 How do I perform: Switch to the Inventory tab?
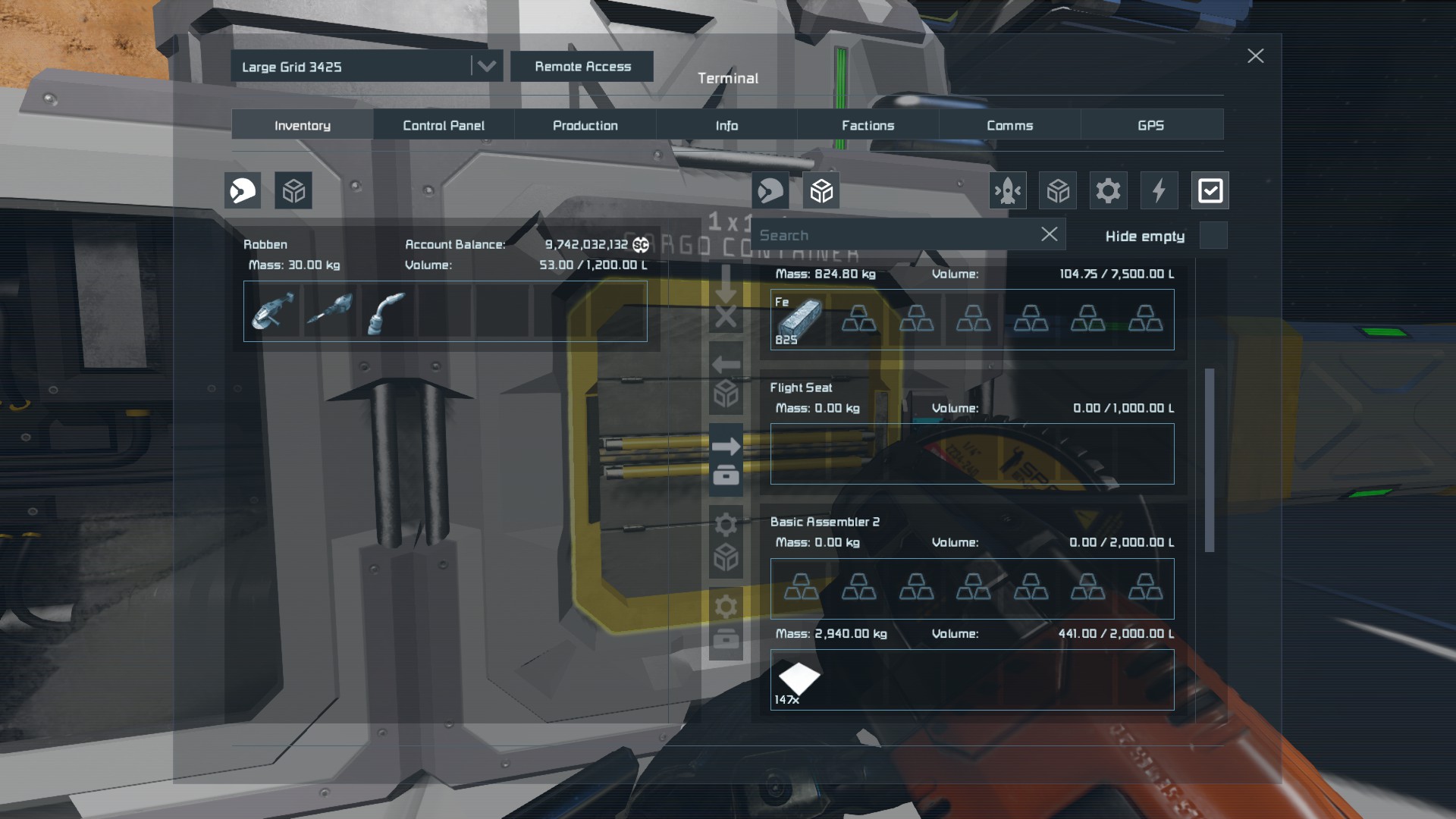click(x=302, y=125)
